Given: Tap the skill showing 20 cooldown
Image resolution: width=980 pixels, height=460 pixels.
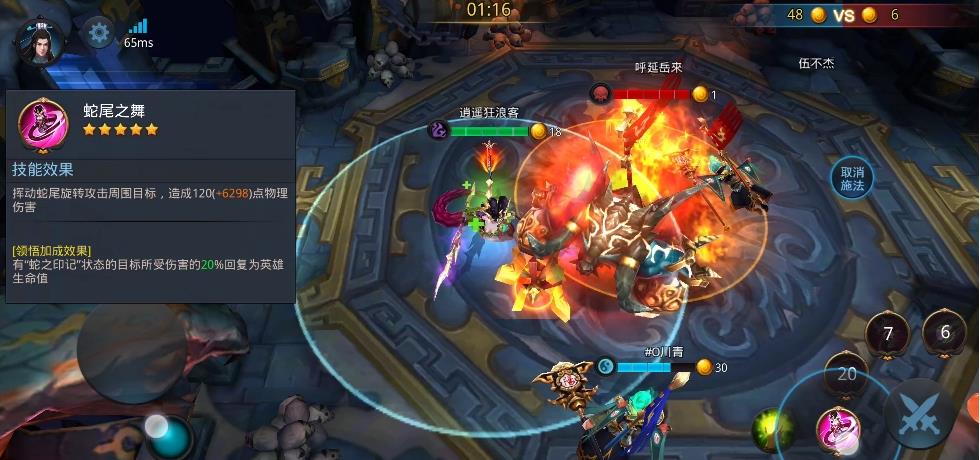Looking at the screenshot, I should (847, 374).
